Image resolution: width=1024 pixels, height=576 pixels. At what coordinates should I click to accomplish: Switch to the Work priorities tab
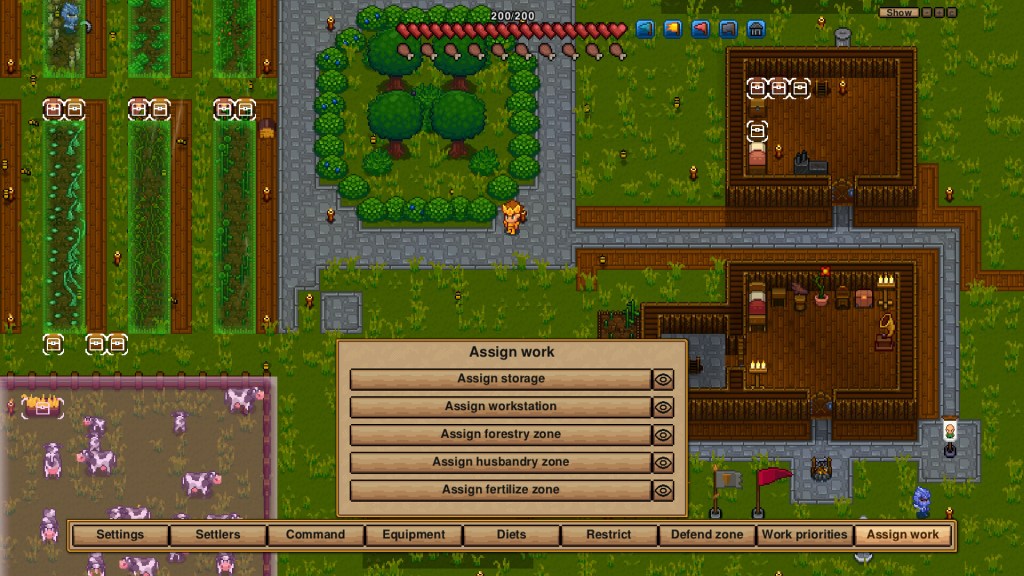[x=805, y=535]
